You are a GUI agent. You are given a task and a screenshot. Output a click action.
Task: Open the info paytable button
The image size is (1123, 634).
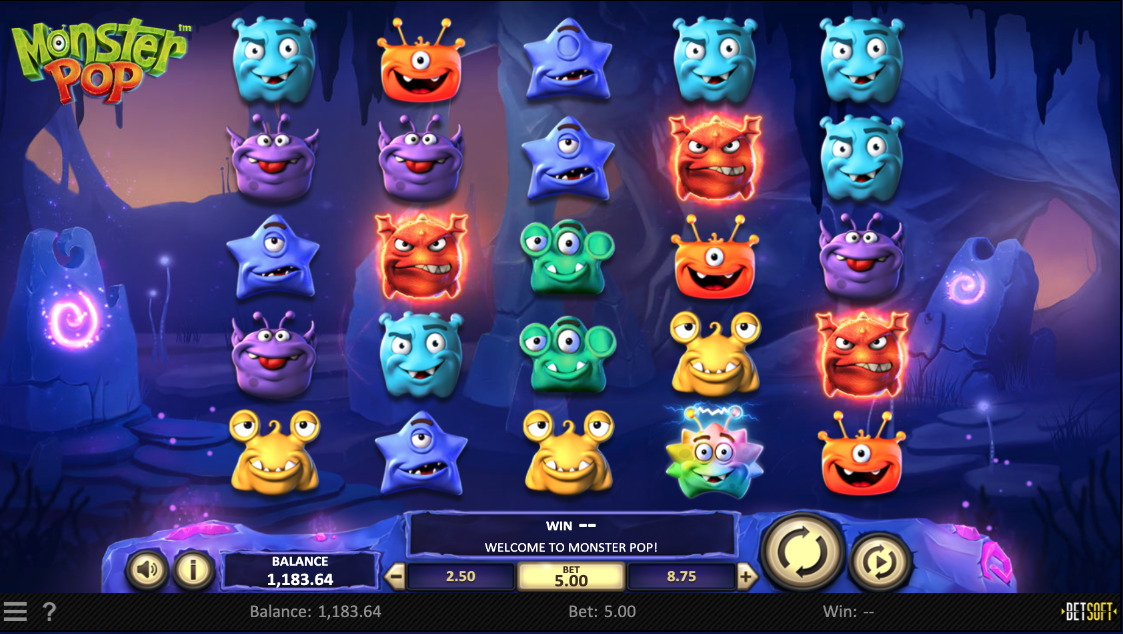pos(194,571)
